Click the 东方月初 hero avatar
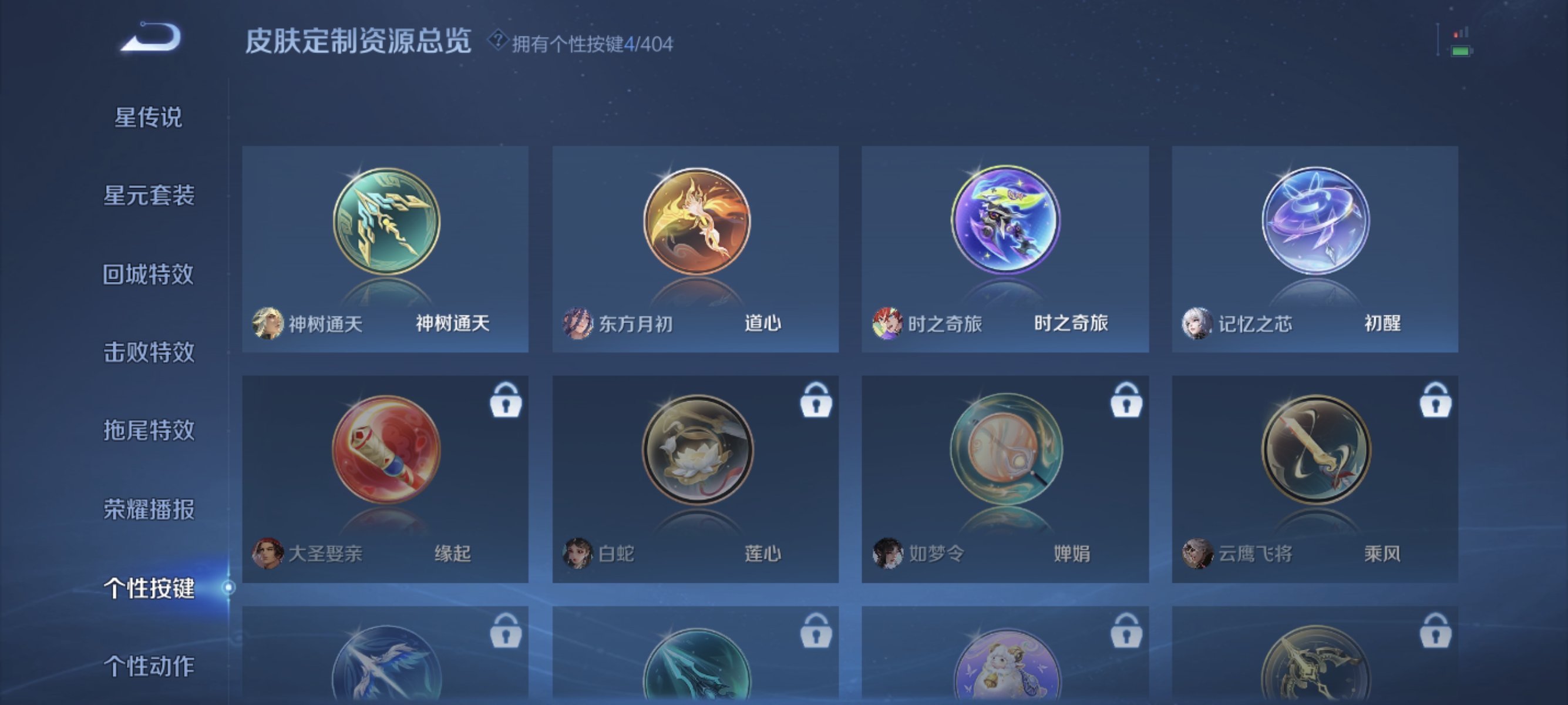This screenshot has height=705, width=1568. pyautogui.click(x=577, y=324)
